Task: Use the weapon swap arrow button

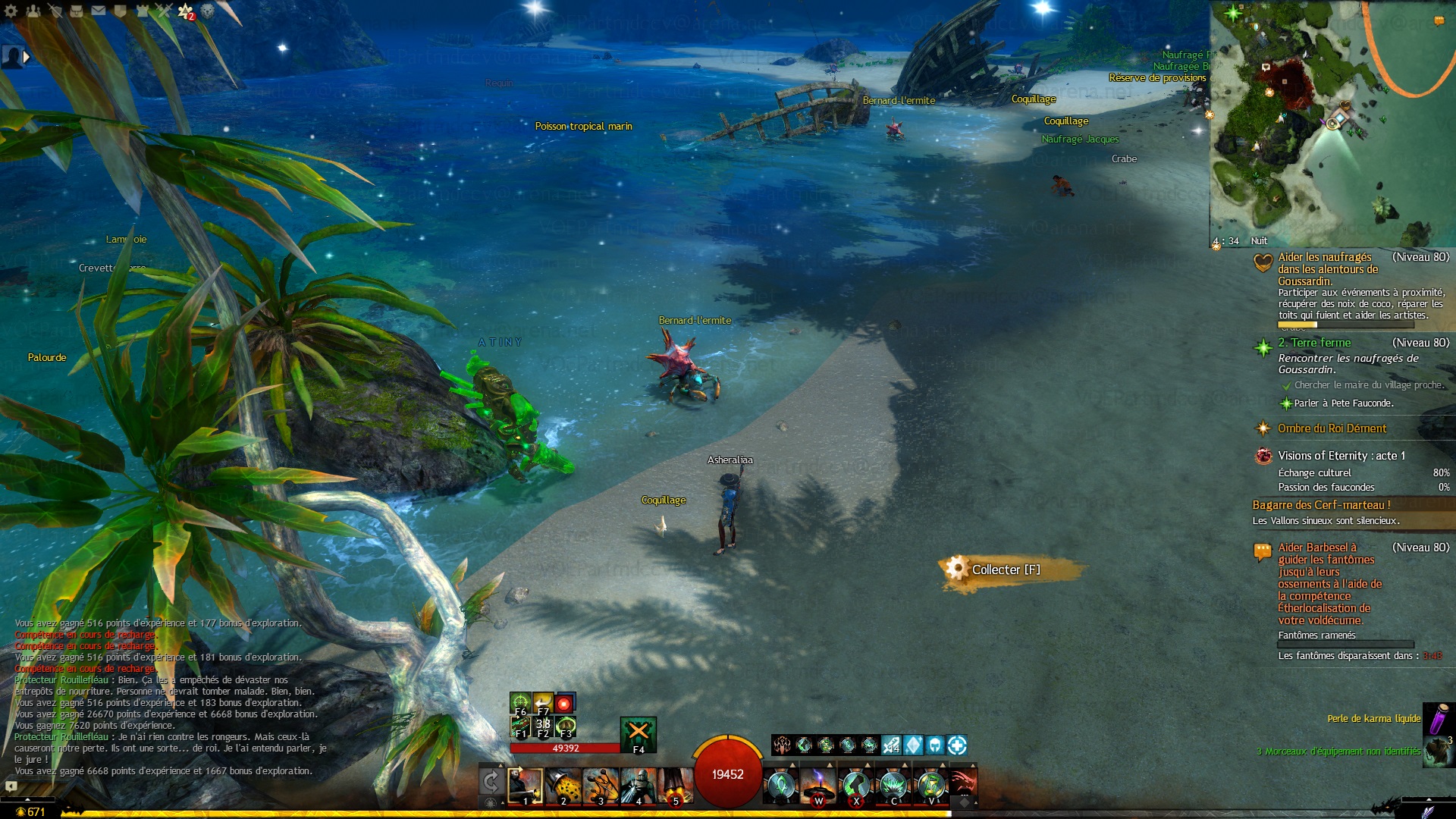Action: (x=491, y=781)
